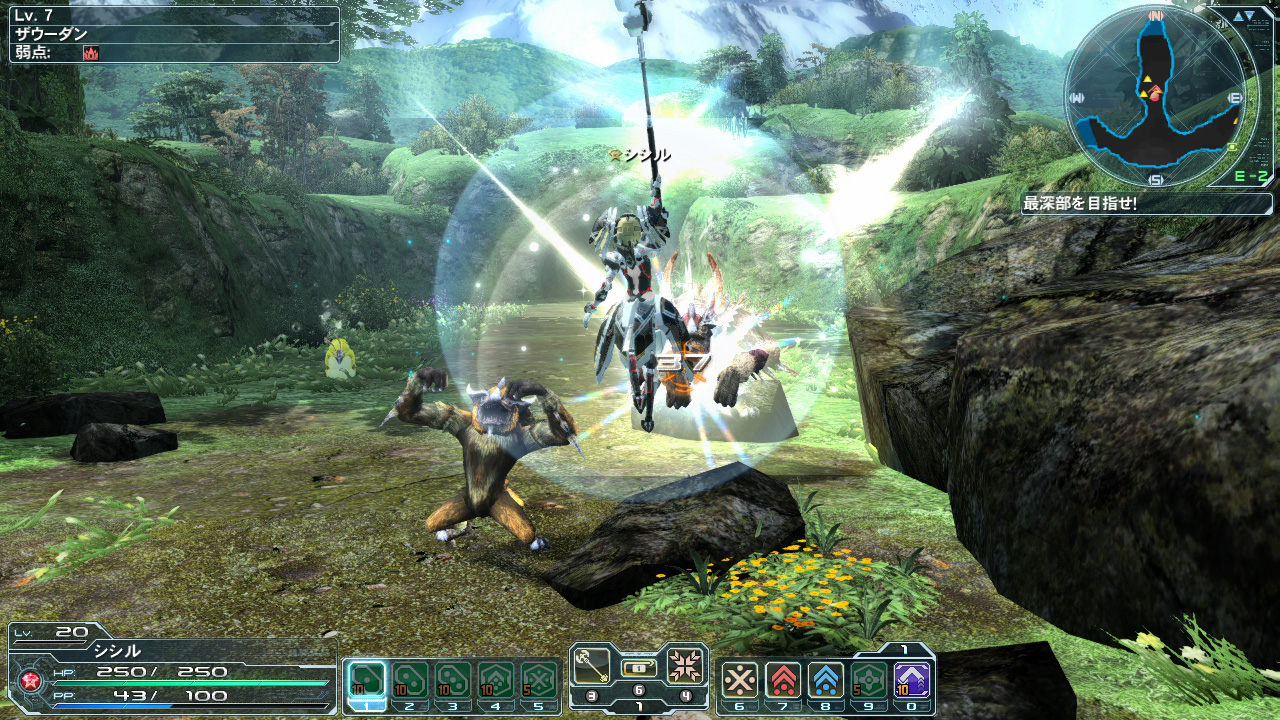Click the red star class emblem

(x=29, y=683)
